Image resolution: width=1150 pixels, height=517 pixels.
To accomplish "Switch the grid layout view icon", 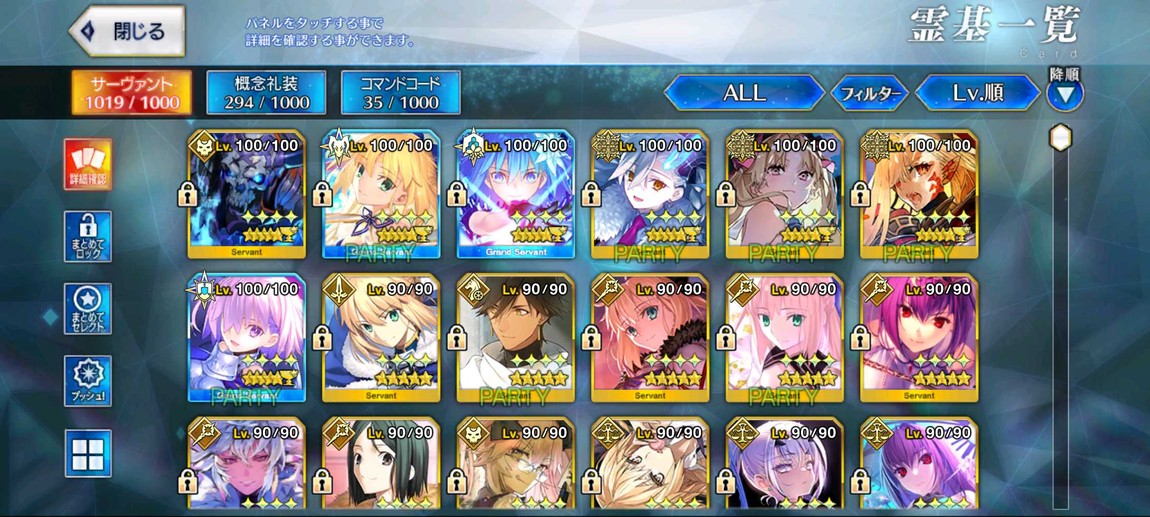I will pos(88,453).
